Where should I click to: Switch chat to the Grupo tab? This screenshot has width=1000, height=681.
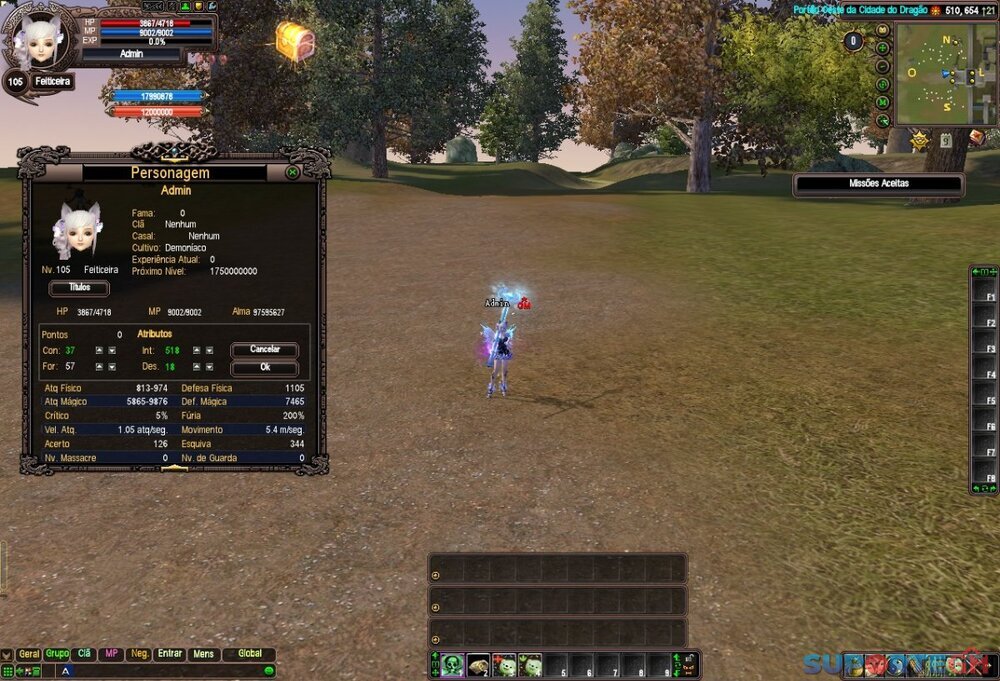click(57, 654)
